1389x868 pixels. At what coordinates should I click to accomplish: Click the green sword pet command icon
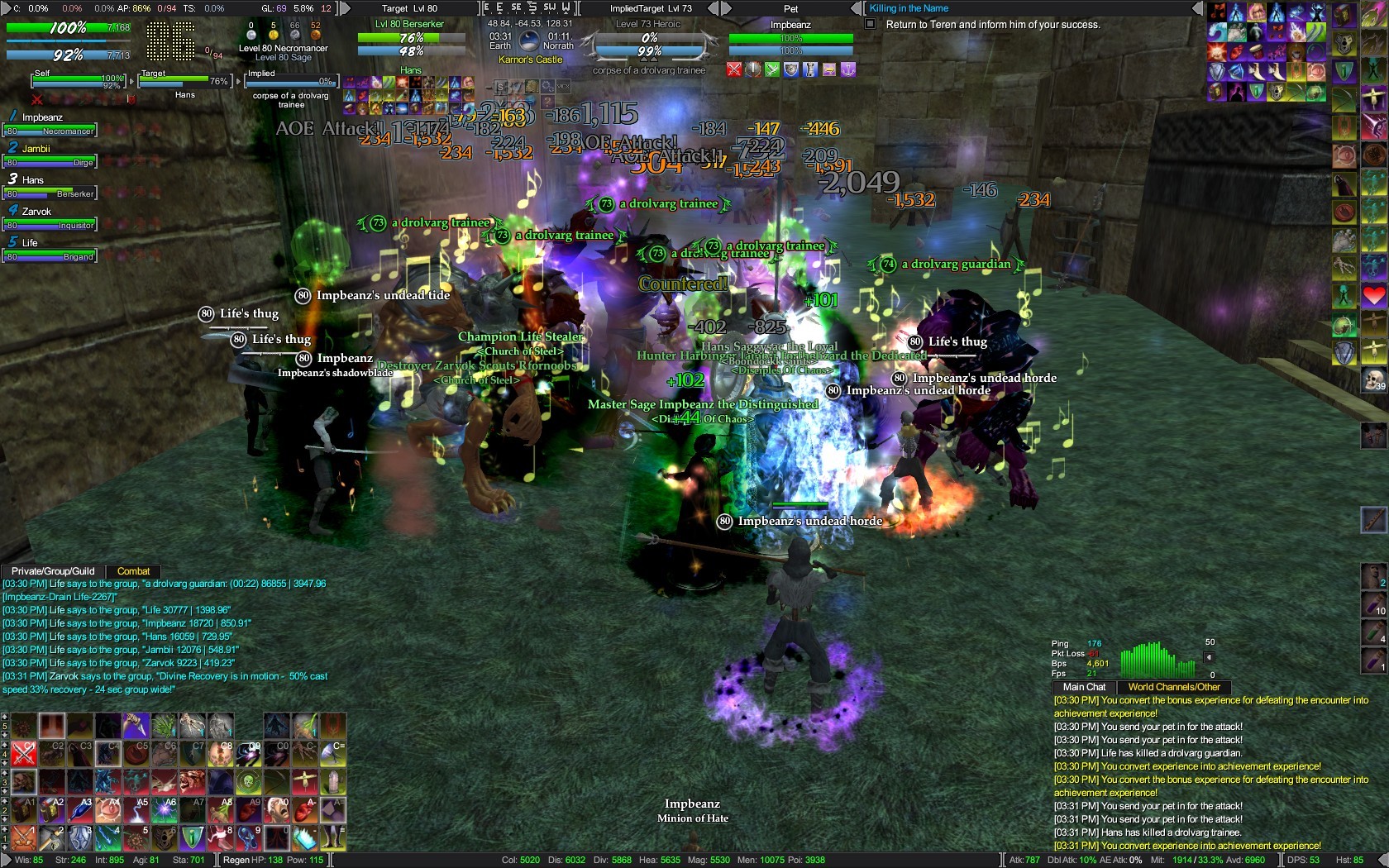pos(772,70)
